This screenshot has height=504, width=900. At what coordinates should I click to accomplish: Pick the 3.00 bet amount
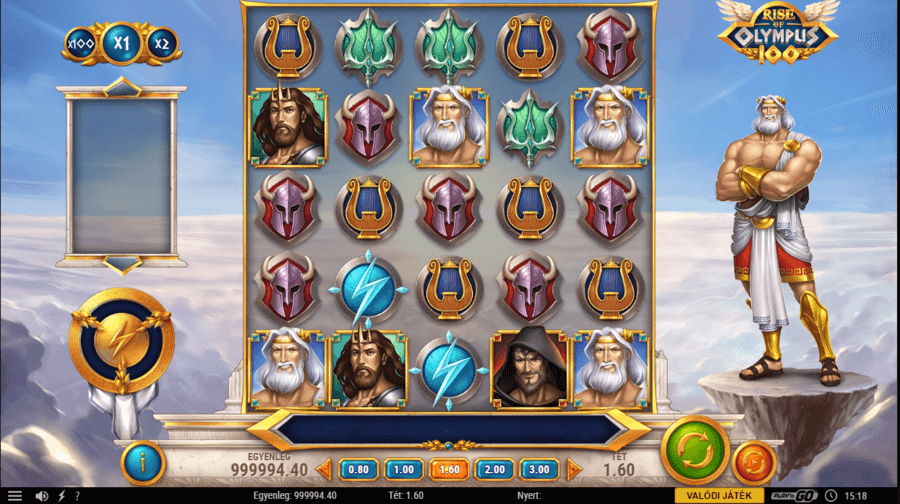pos(540,469)
